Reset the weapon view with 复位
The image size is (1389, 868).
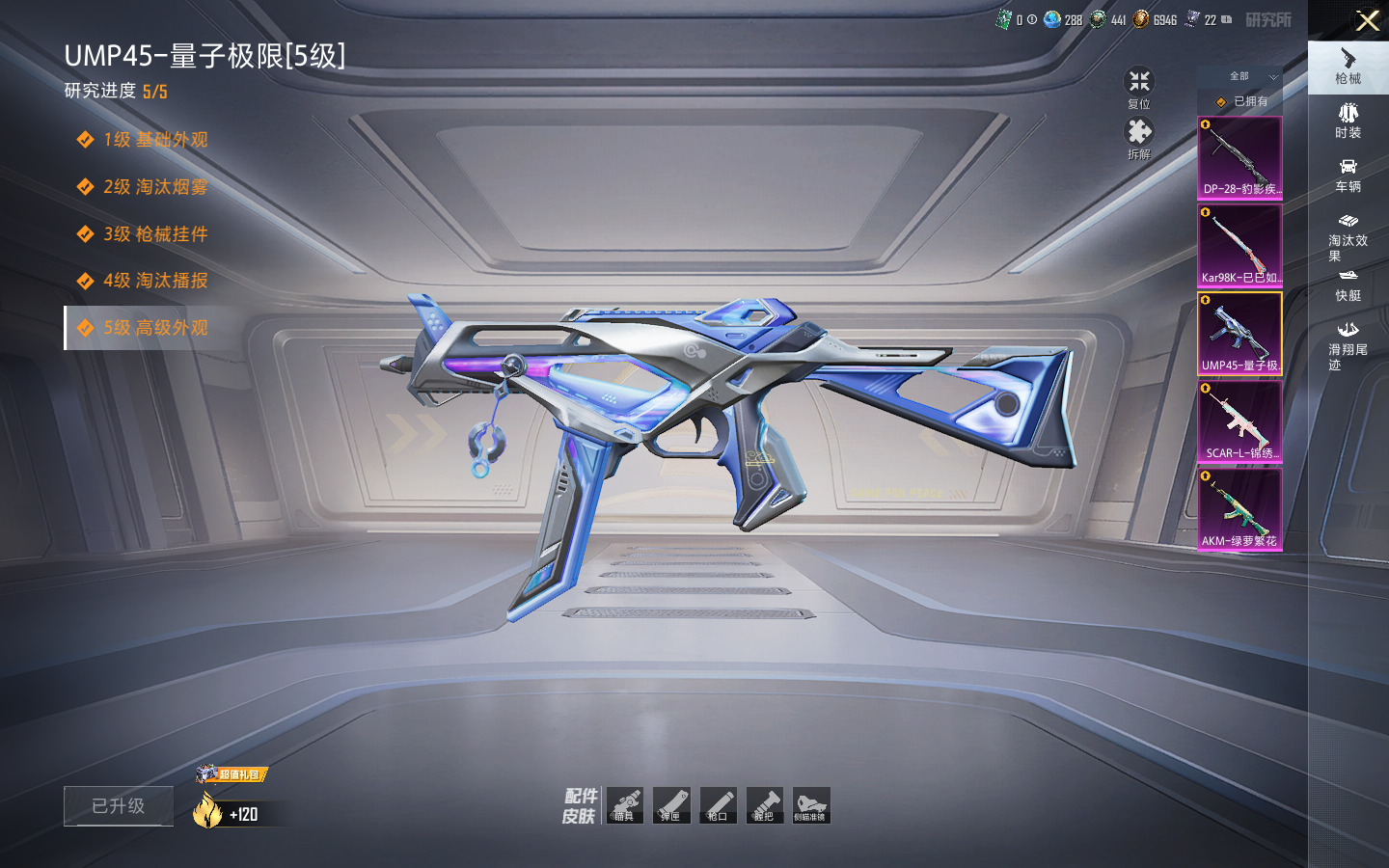point(1139,87)
